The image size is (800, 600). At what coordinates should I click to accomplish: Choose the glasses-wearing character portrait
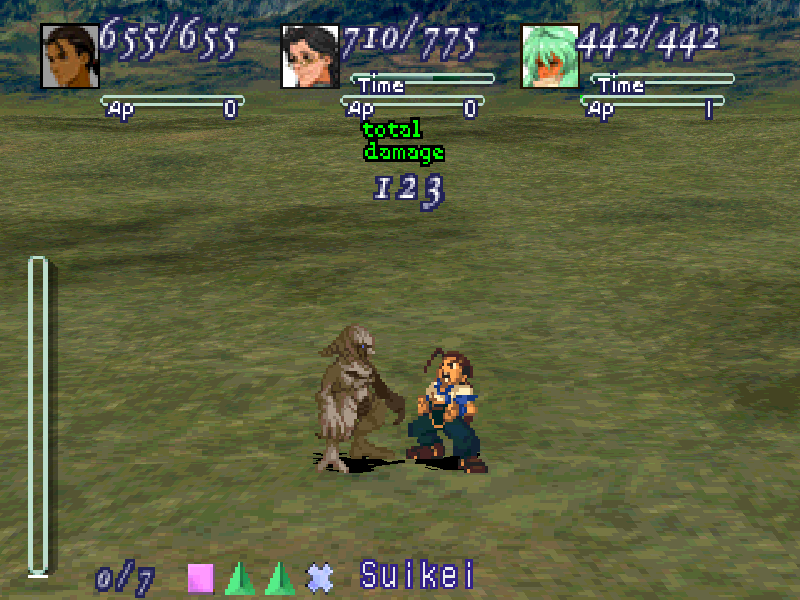[311, 56]
